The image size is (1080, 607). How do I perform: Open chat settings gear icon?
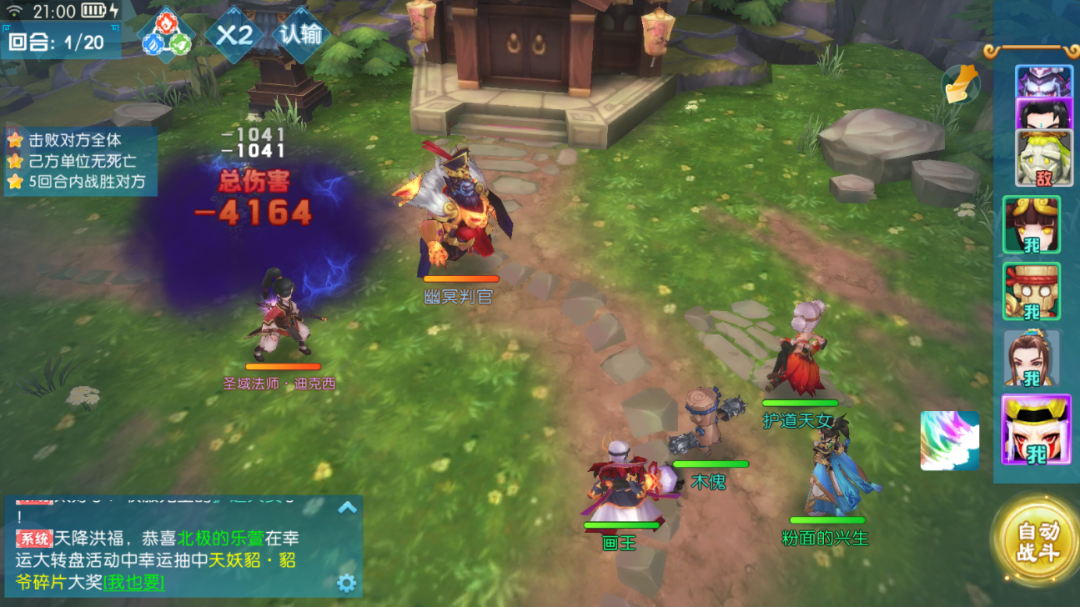pos(347,582)
